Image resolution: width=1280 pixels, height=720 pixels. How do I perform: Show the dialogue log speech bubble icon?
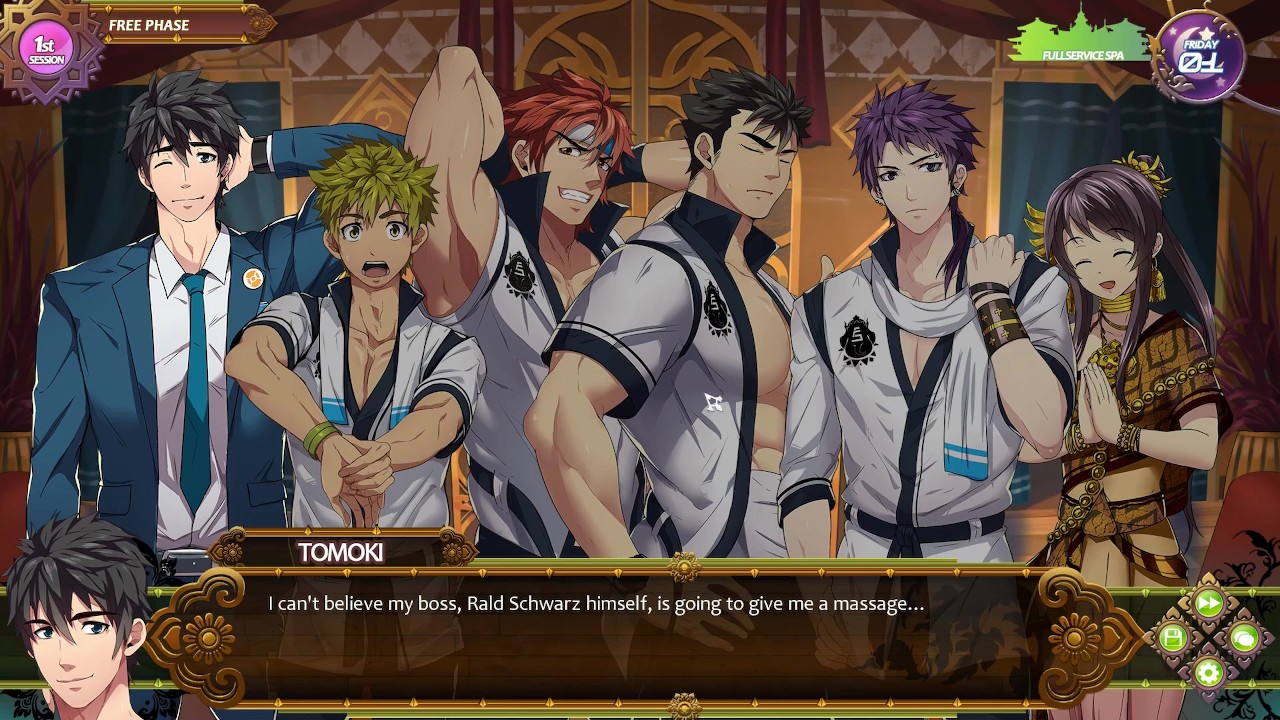pos(1244,638)
